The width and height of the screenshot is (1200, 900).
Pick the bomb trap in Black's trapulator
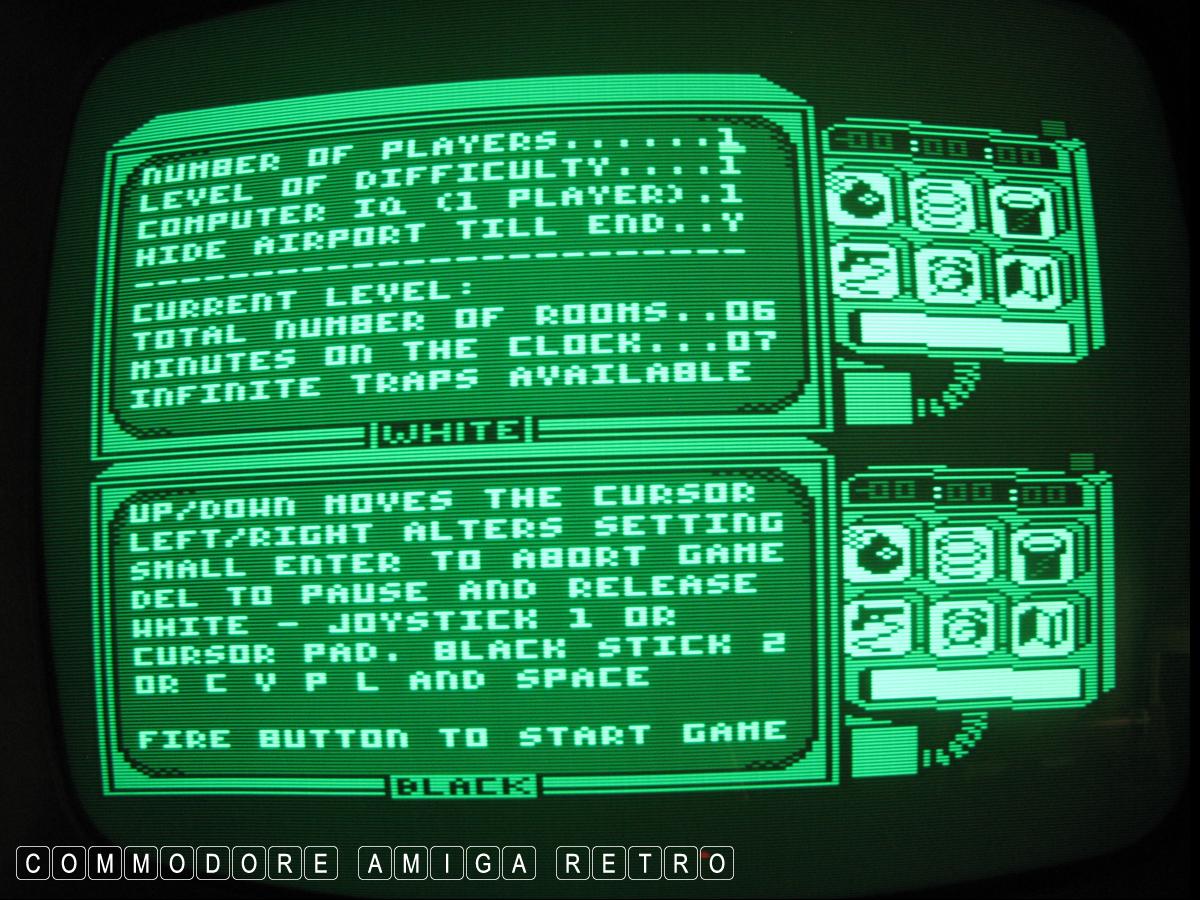pyautogui.click(x=877, y=550)
